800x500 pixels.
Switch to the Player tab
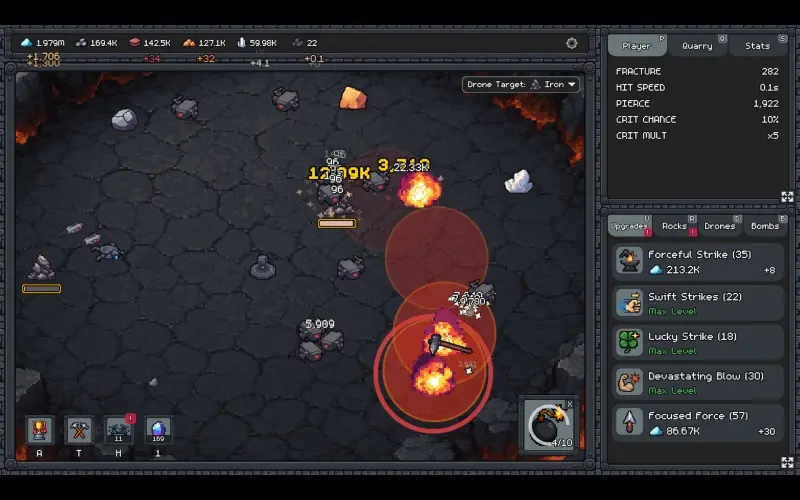[x=636, y=46]
